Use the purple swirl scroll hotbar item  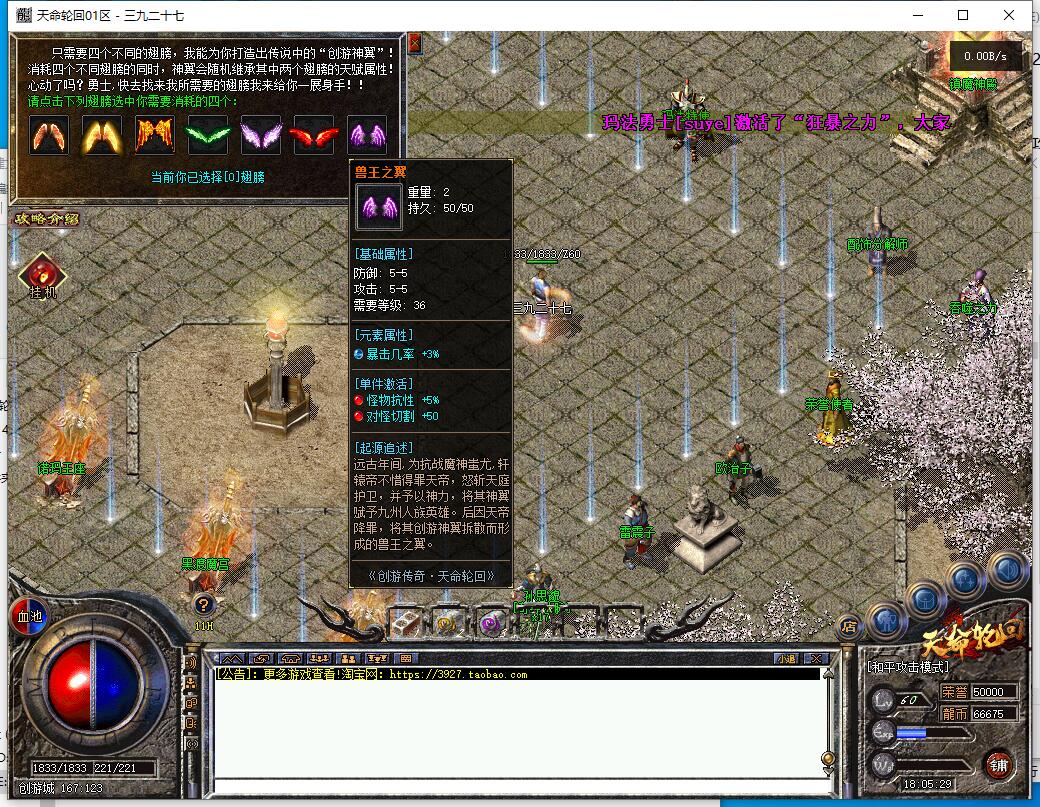click(490, 624)
